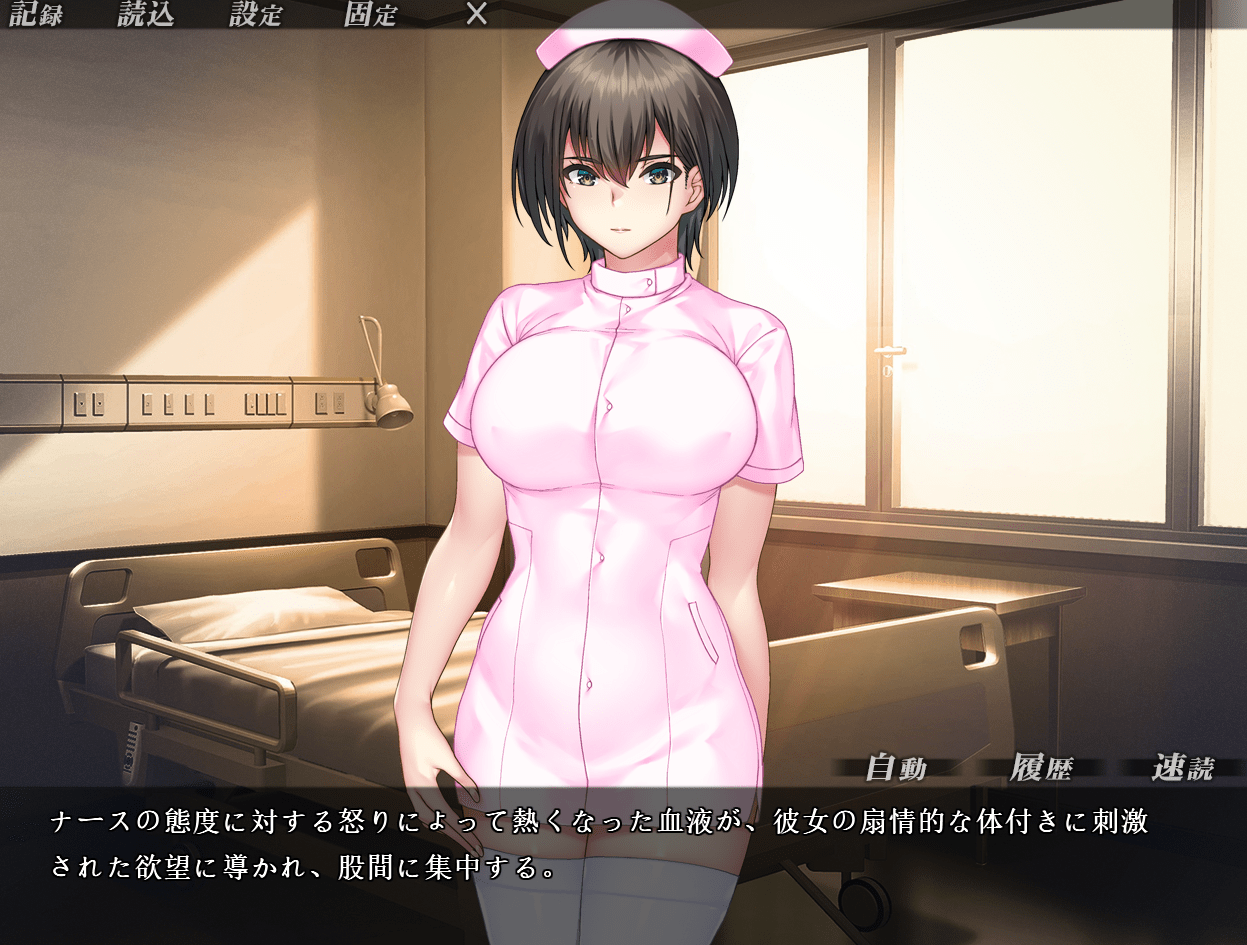Open the 読込 load menu
Viewport: 1247px width, 945px height.
(146, 15)
